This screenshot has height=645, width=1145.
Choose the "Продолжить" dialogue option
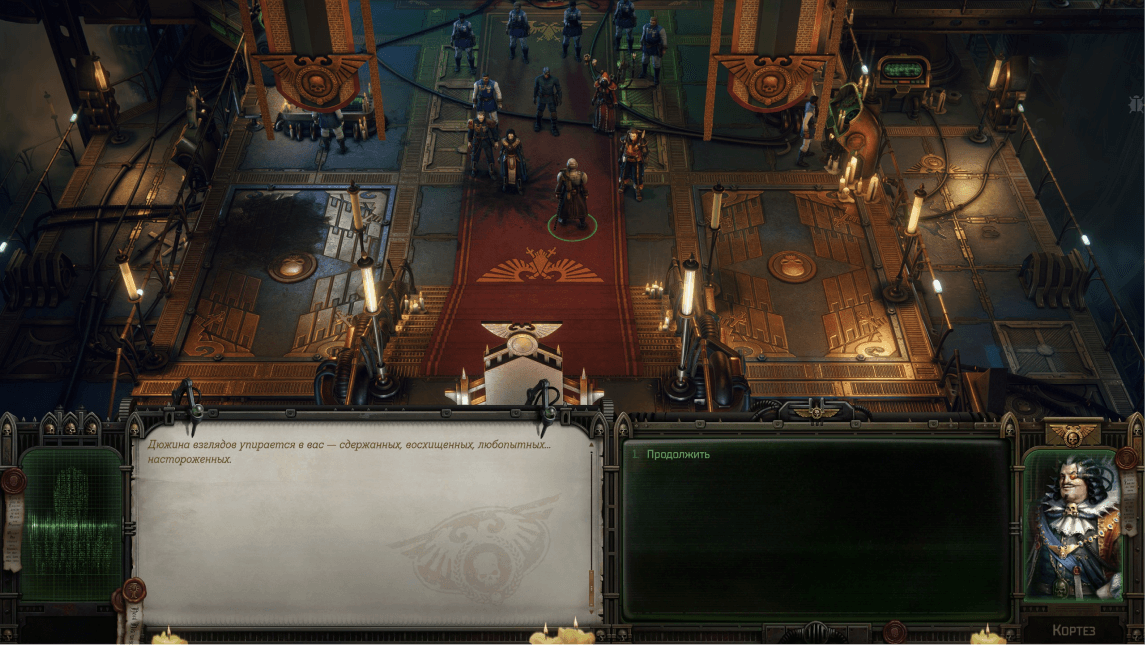(678, 454)
